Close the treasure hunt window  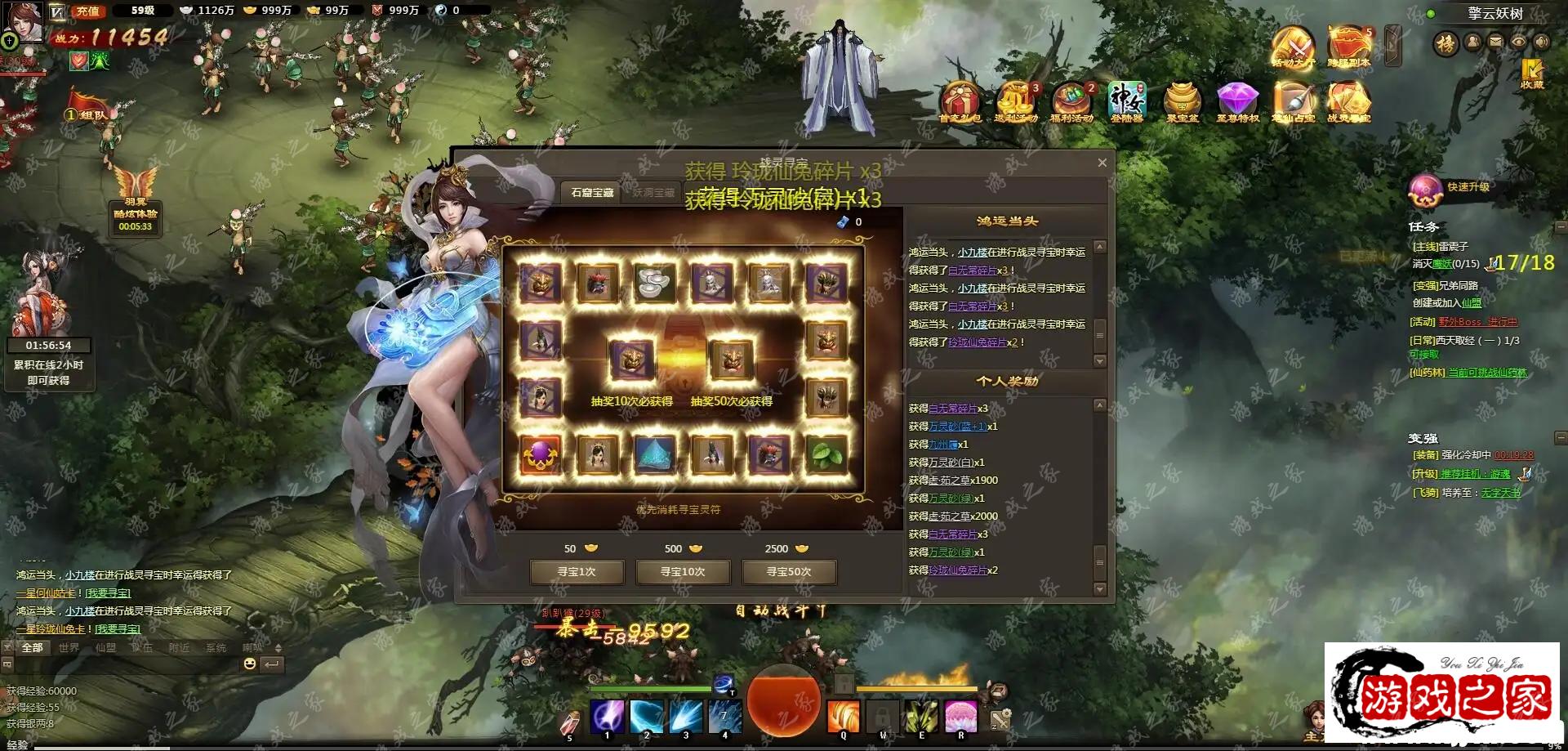click(1102, 163)
